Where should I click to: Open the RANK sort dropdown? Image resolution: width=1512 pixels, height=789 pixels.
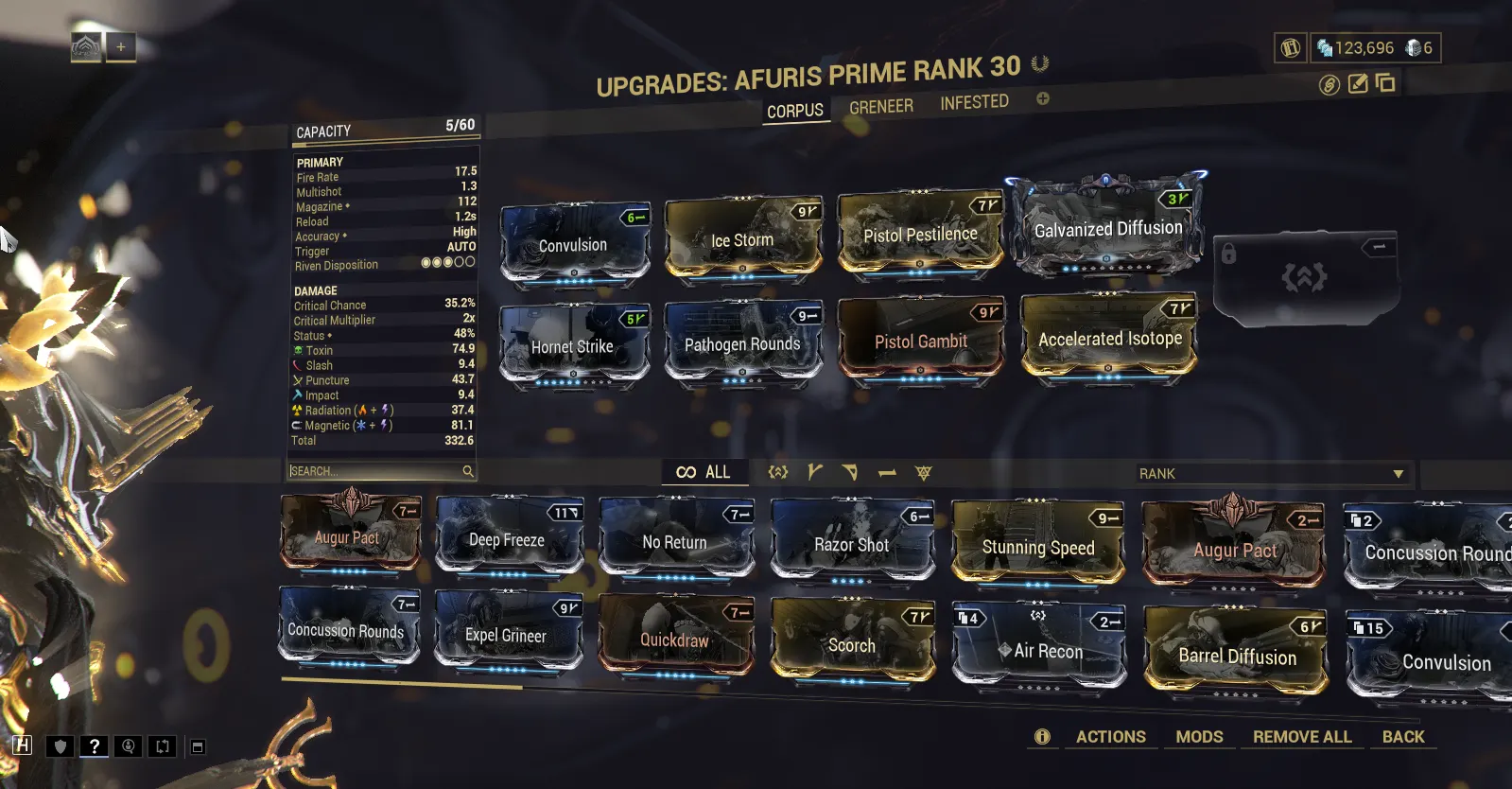tap(1270, 473)
